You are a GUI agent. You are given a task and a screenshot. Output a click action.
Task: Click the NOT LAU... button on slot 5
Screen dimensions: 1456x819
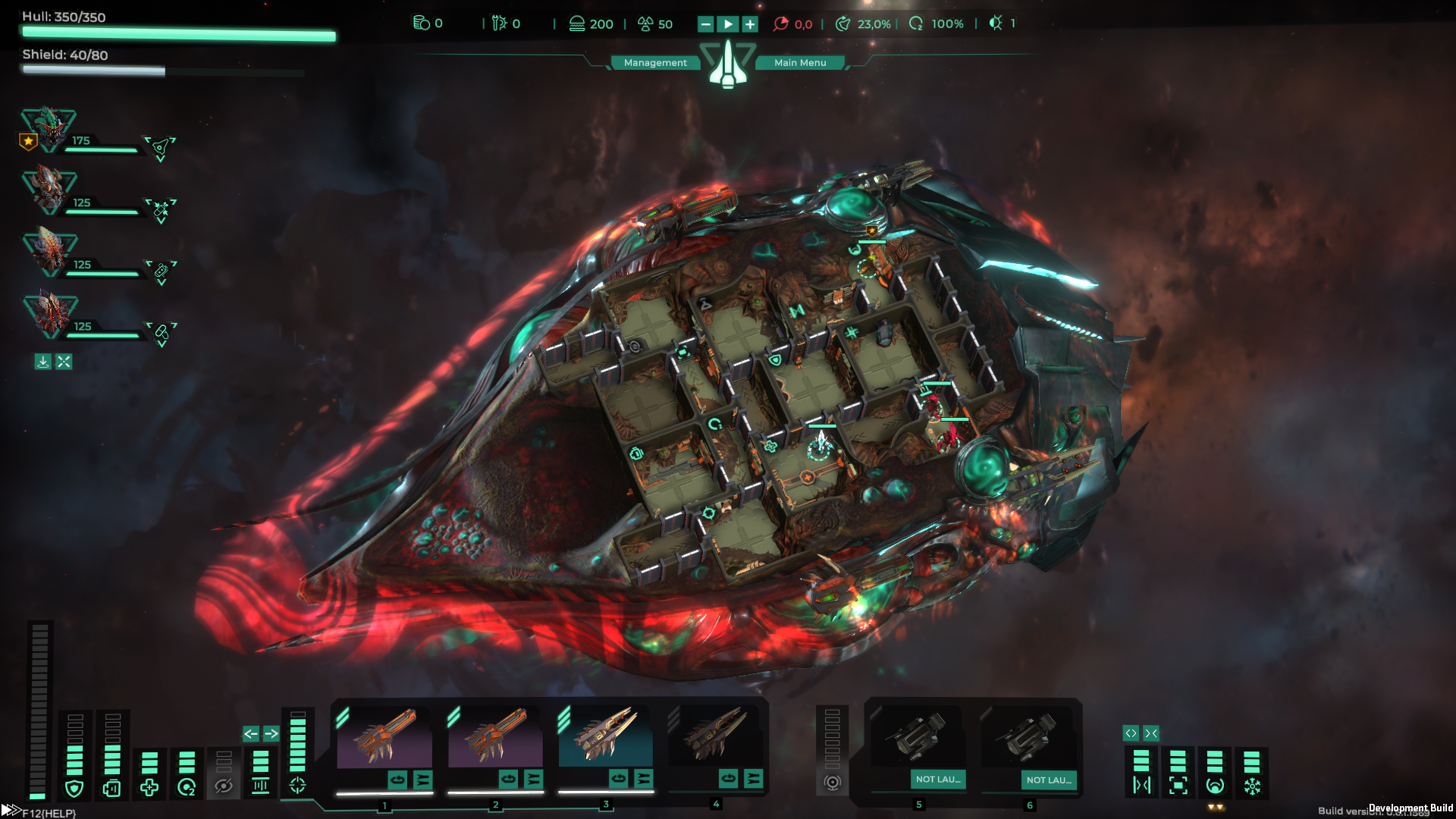click(938, 780)
